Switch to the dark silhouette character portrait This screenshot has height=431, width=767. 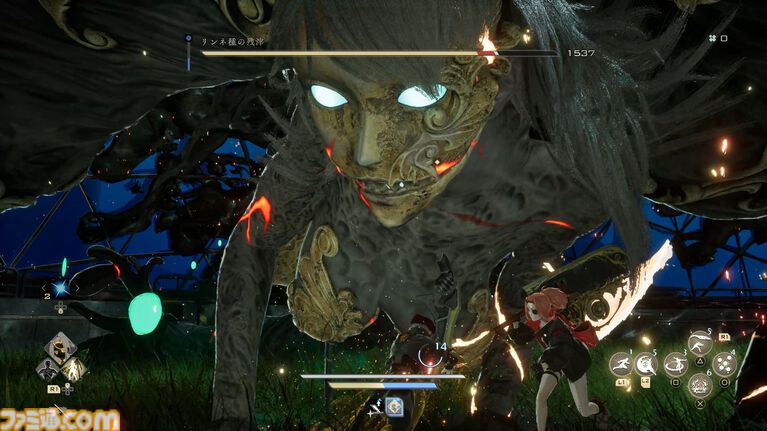click(47, 369)
